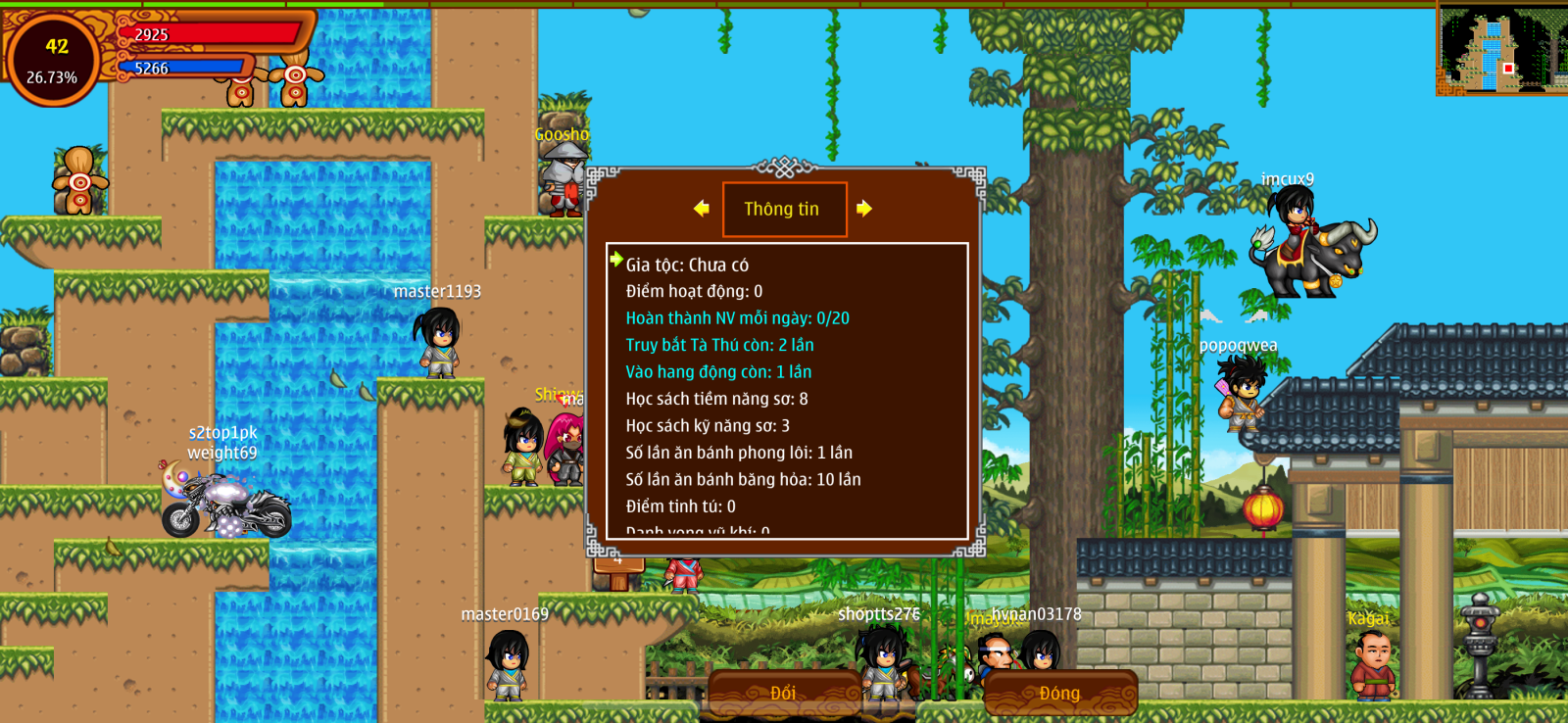Click the level 42 character portrait orb
The width and height of the screenshot is (1568, 723).
click(54, 59)
